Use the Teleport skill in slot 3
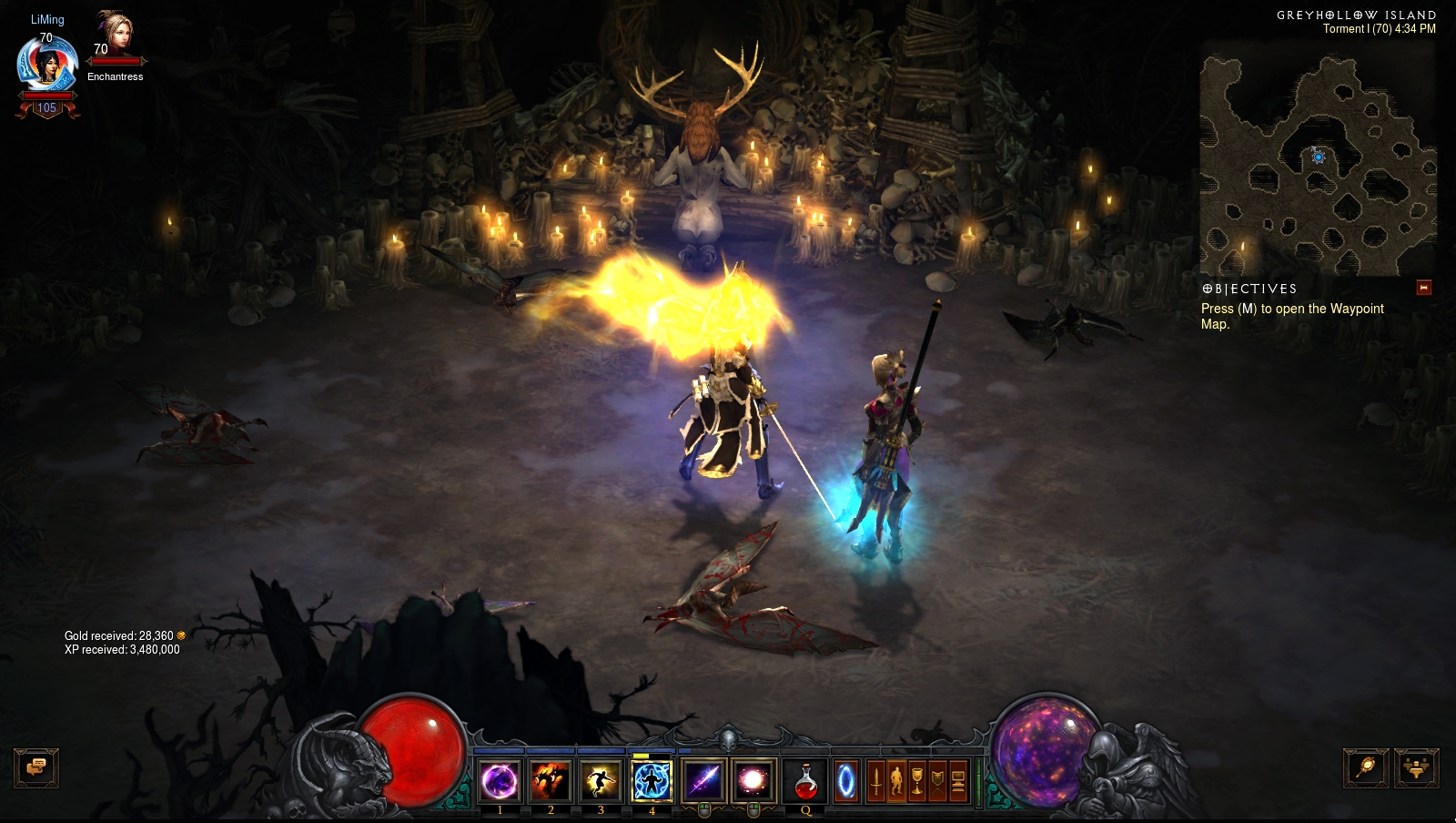Screen dimensions: 1456x823 [x=601, y=781]
